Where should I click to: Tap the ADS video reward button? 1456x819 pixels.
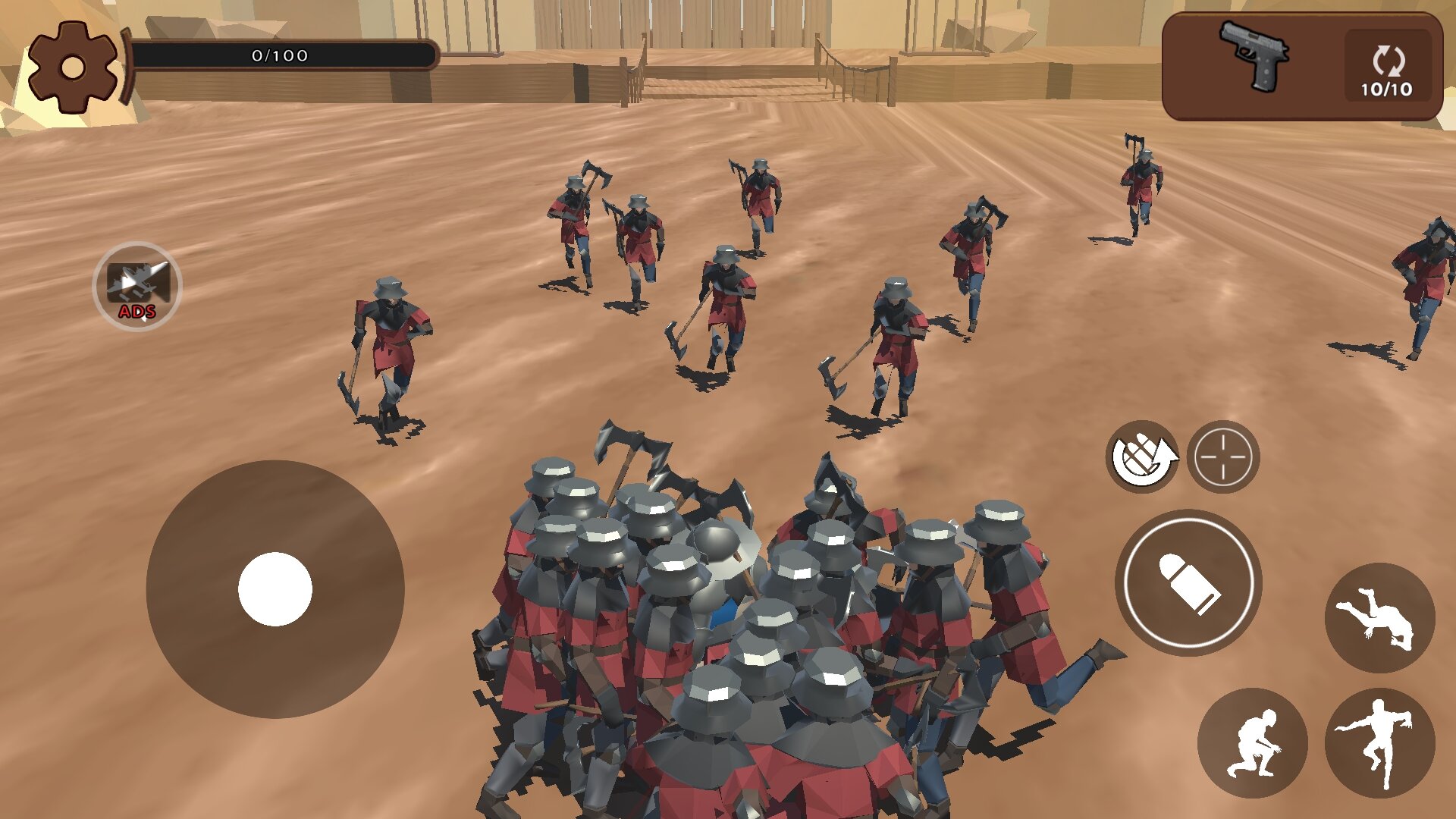coord(137,287)
